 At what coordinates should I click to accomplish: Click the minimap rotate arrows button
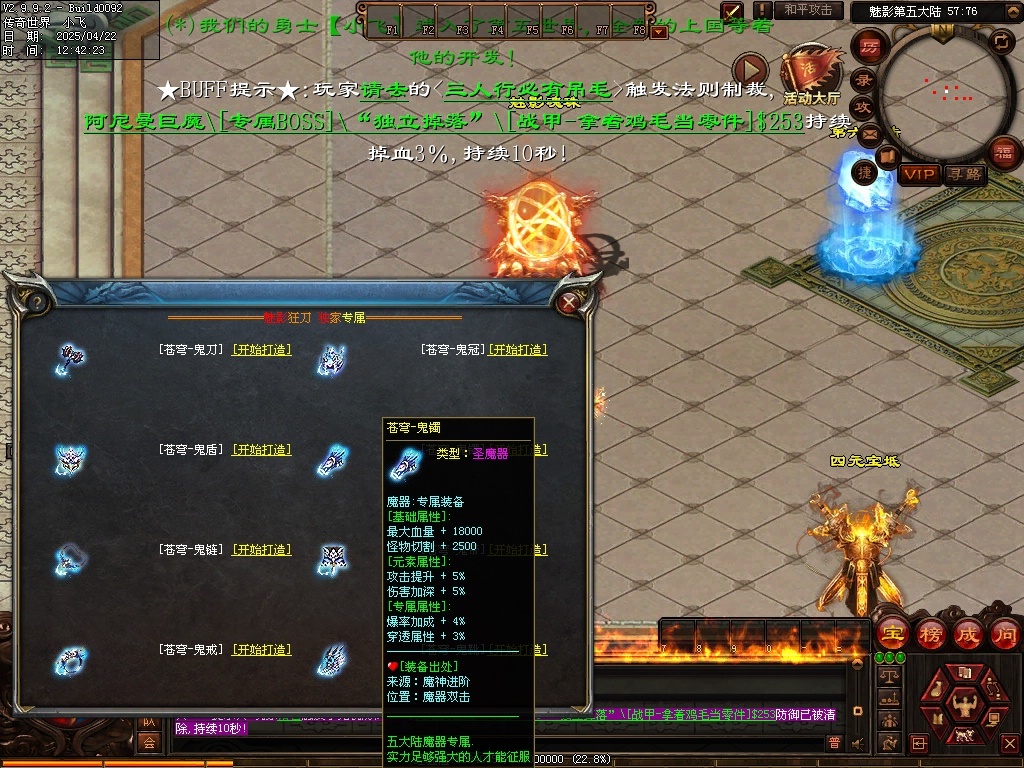coord(1000,42)
